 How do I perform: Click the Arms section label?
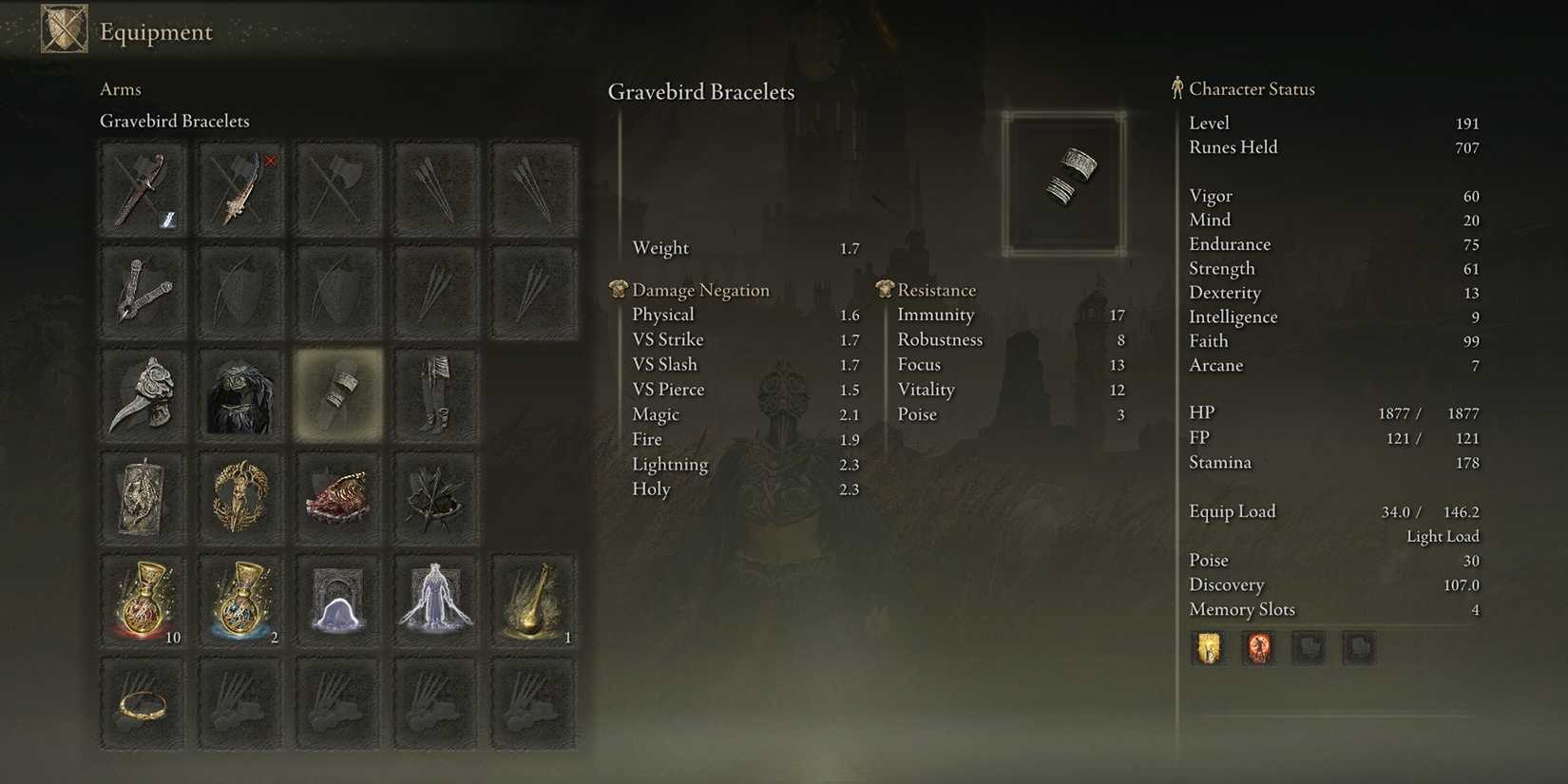(x=121, y=88)
